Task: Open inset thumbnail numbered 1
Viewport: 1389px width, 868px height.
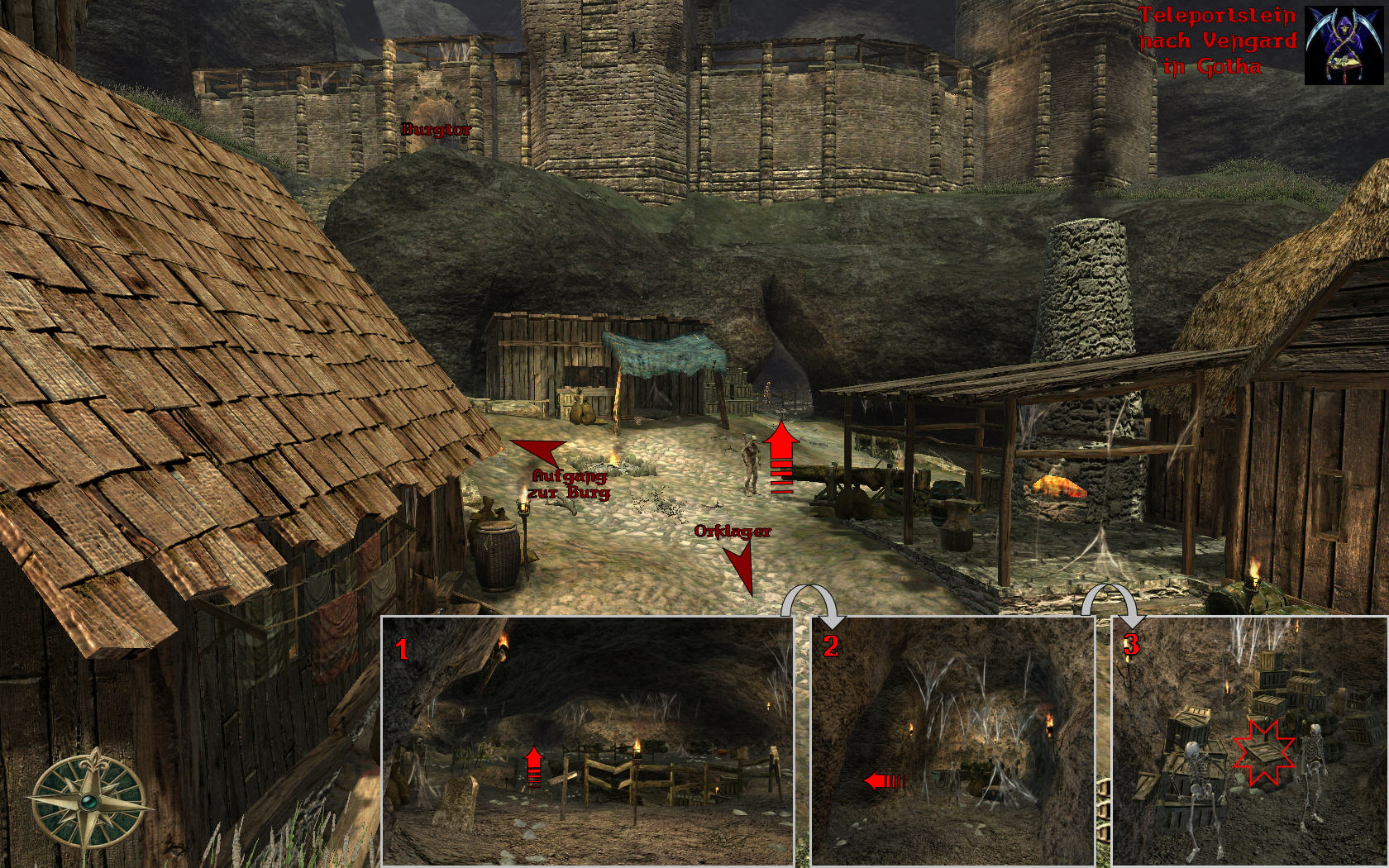Action: [587, 741]
